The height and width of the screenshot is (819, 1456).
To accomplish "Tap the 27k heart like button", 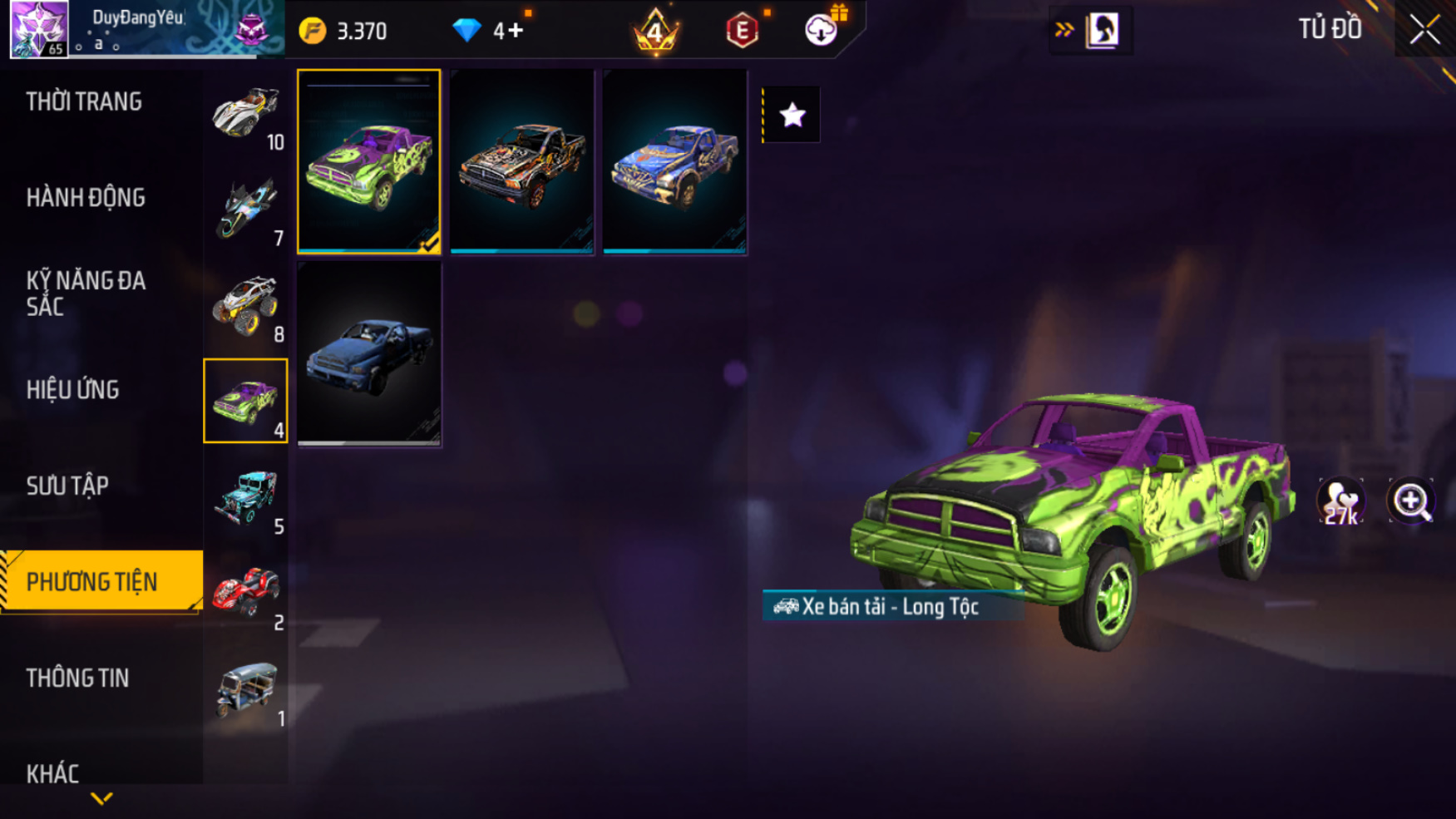I will pos(1340,501).
